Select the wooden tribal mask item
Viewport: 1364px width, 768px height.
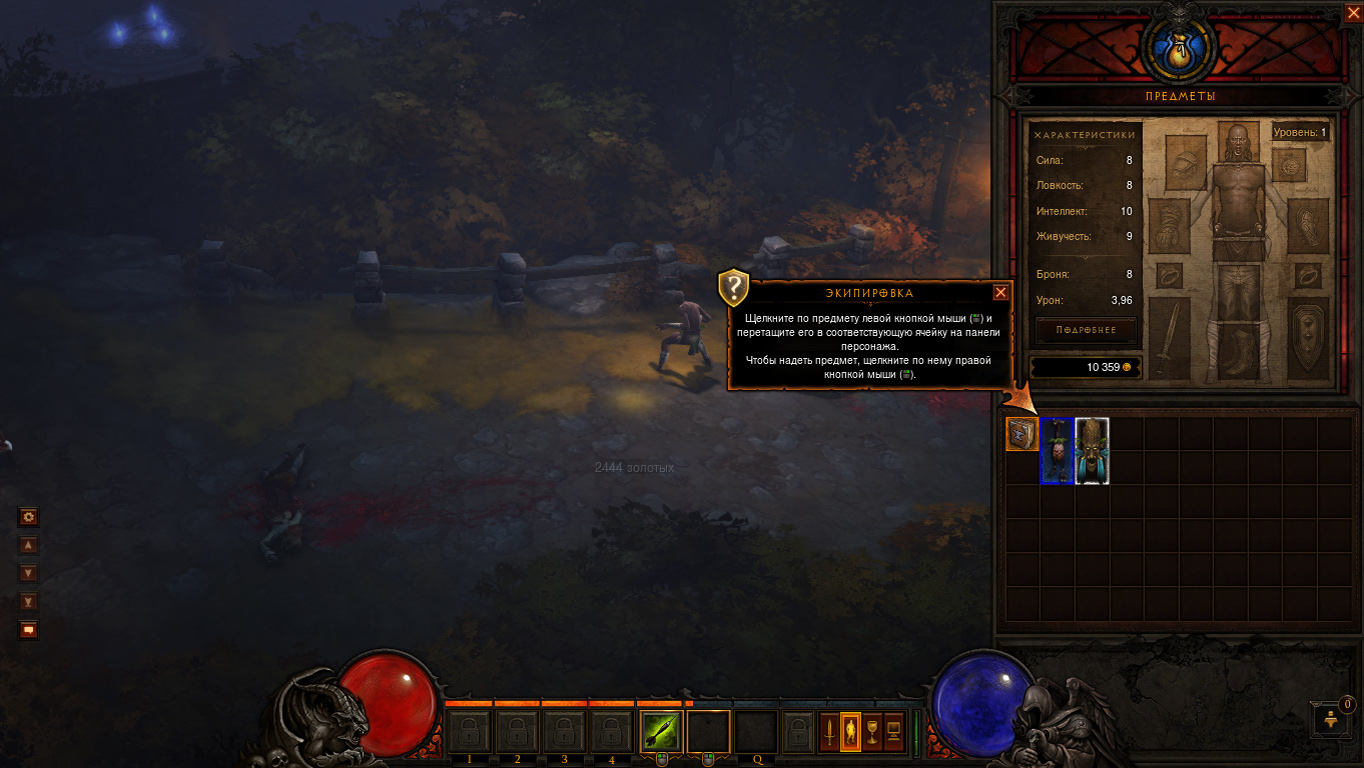(1092, 451)
